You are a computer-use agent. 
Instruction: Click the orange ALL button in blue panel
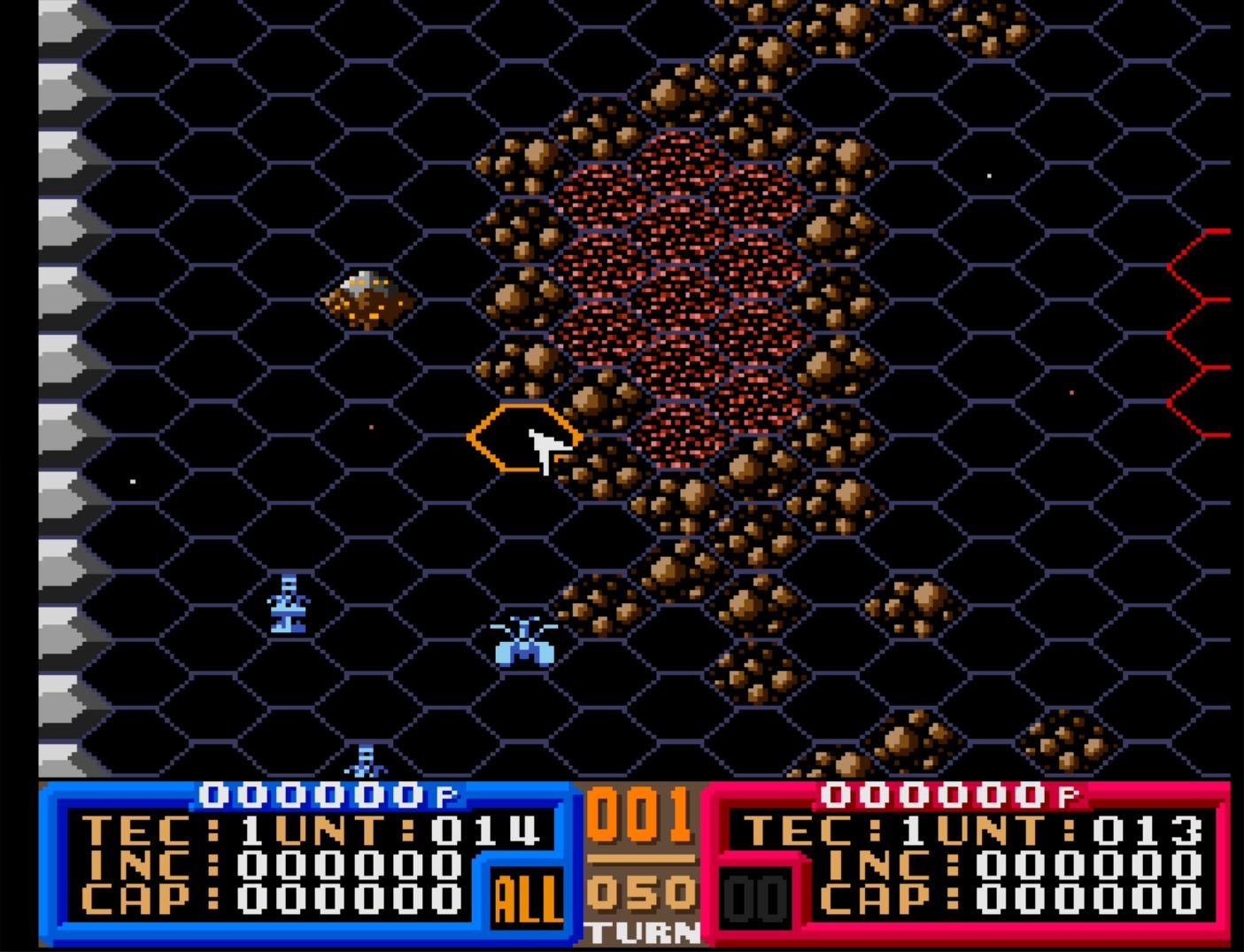click(526, 899)
